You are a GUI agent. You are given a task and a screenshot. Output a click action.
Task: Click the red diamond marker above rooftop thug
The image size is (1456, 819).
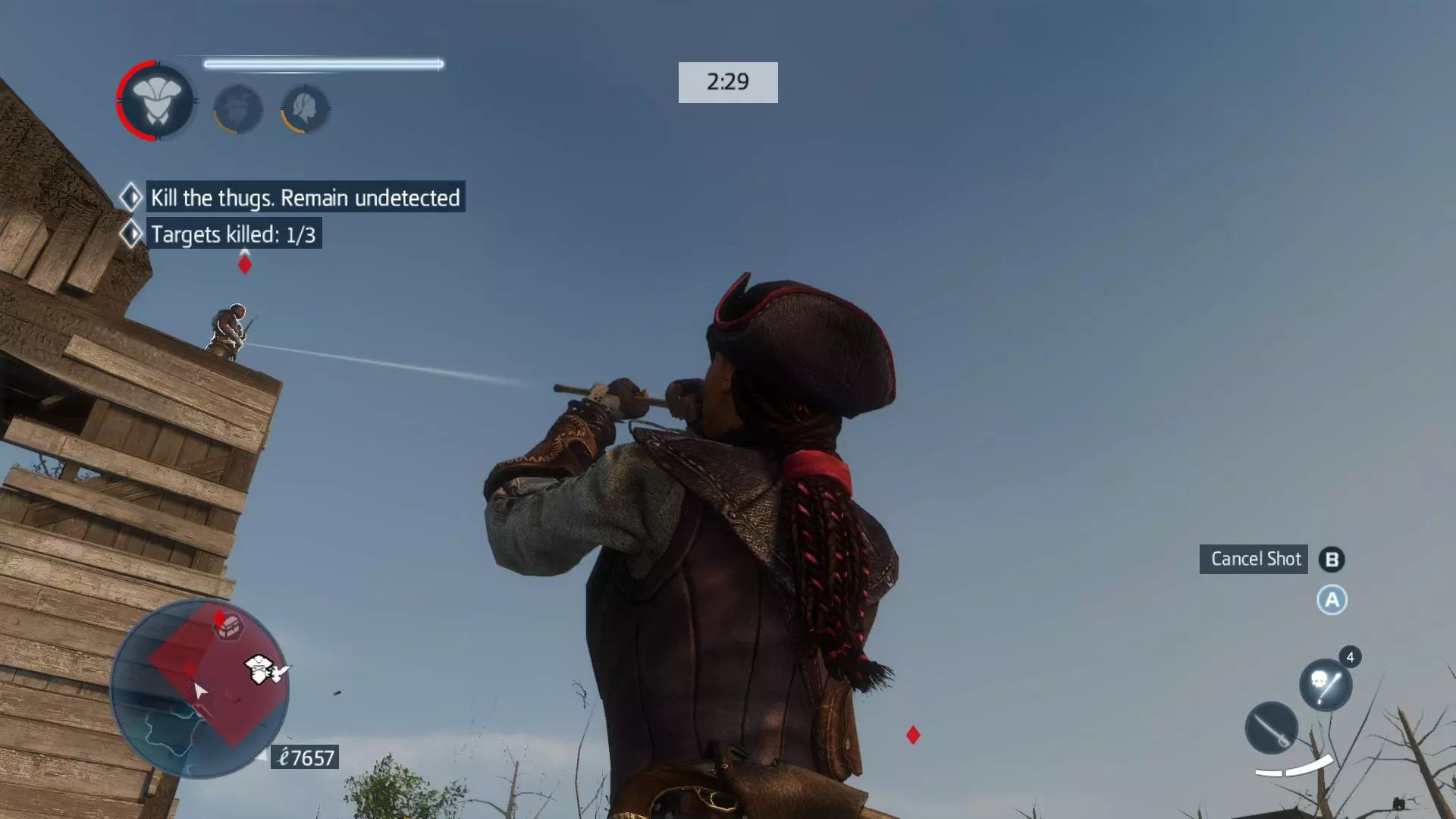click(x=244, y=265)
